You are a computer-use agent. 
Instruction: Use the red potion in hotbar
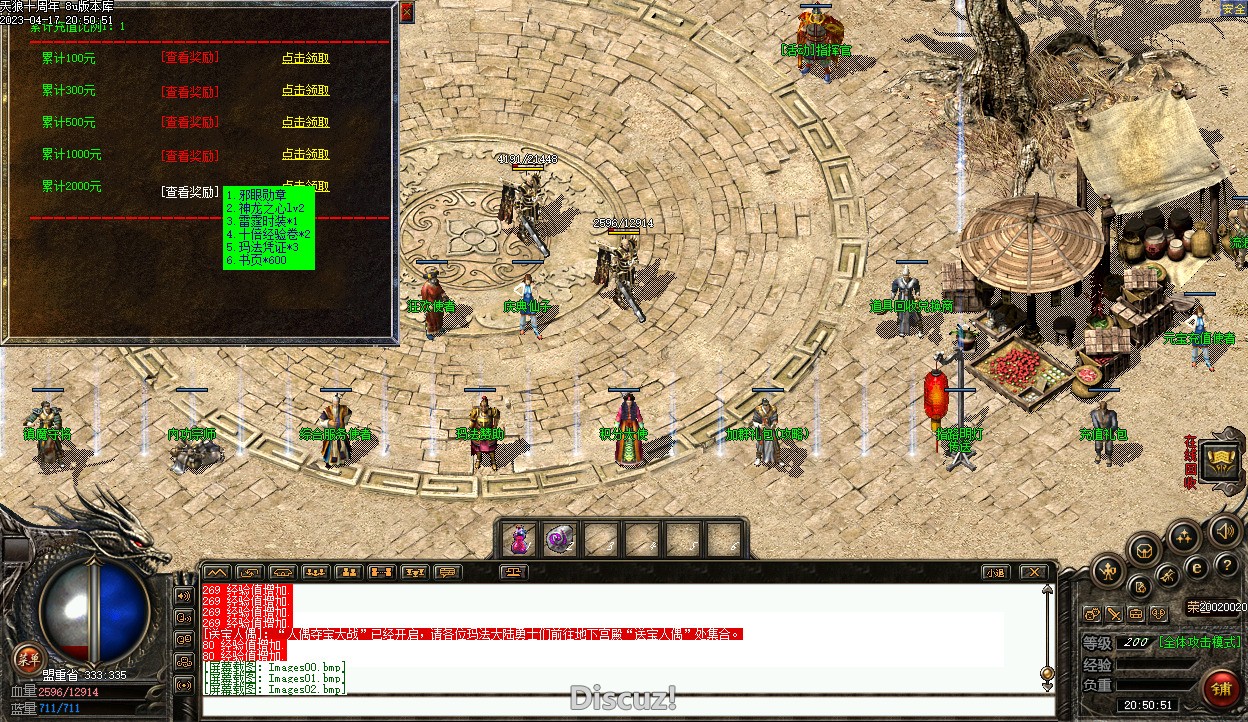[519, 539]
